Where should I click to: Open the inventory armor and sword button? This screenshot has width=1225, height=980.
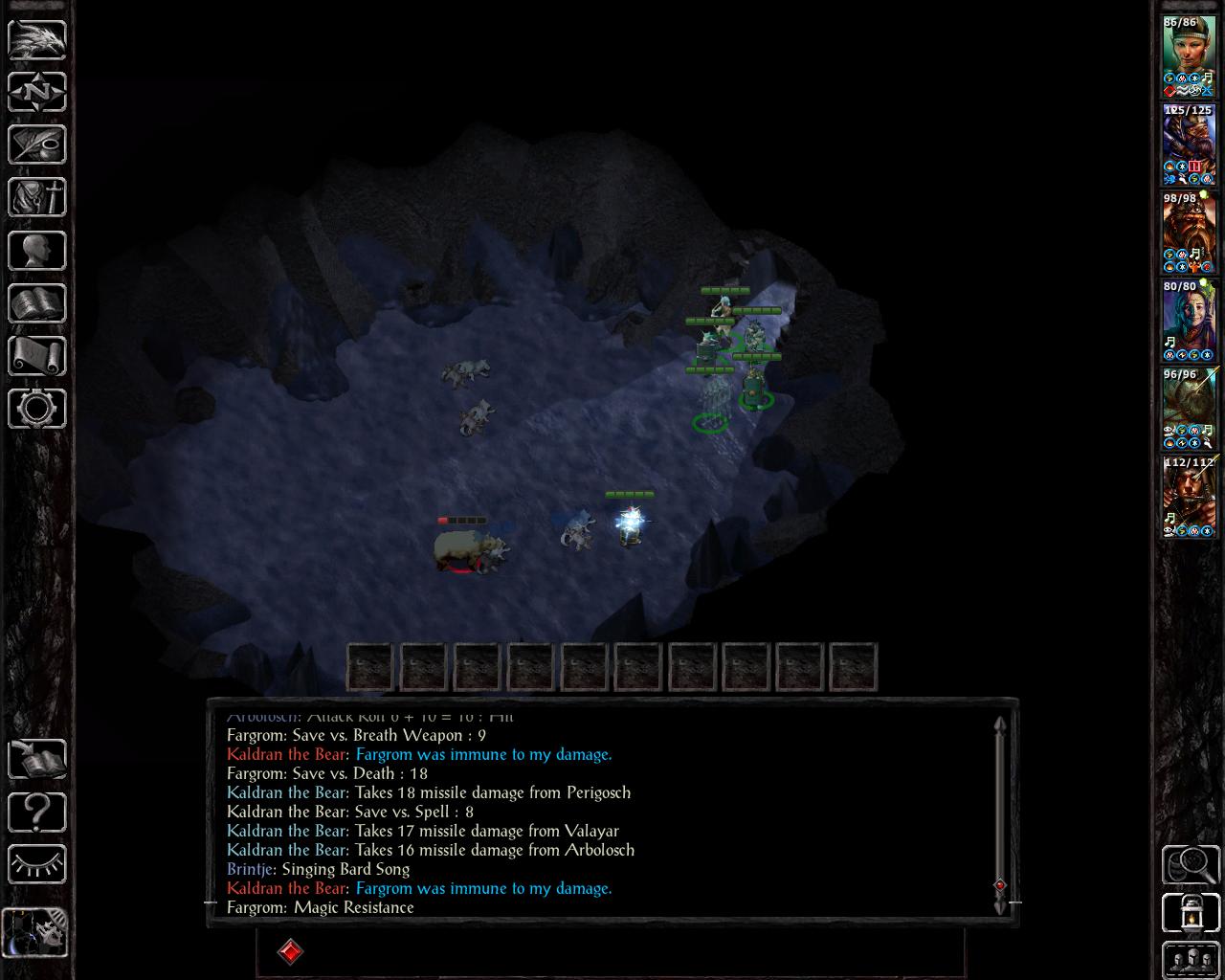pyautogui.click(x=37, y=198)
